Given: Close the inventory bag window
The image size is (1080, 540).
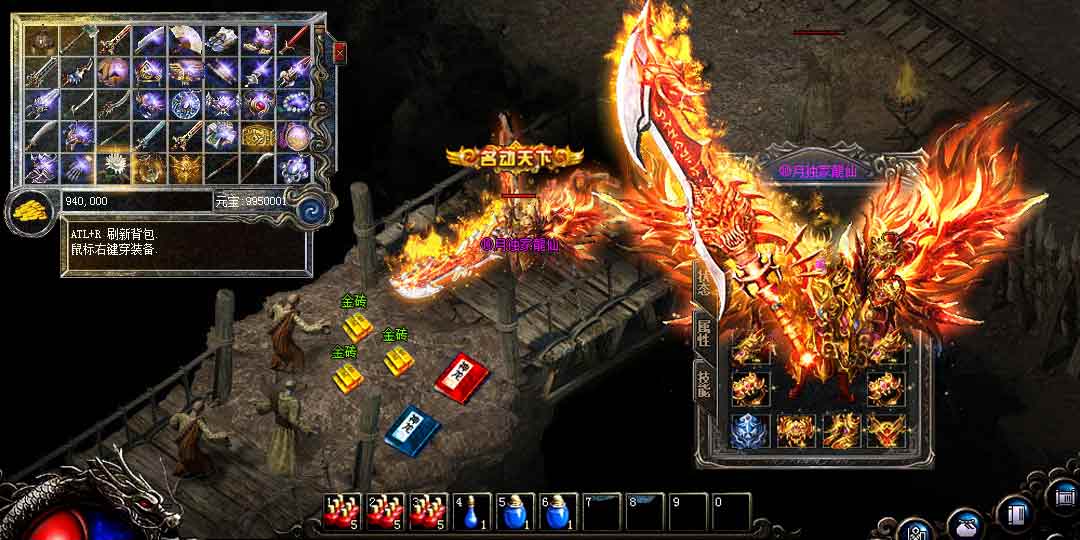Looking at the screenshot, I should (340, 51).
